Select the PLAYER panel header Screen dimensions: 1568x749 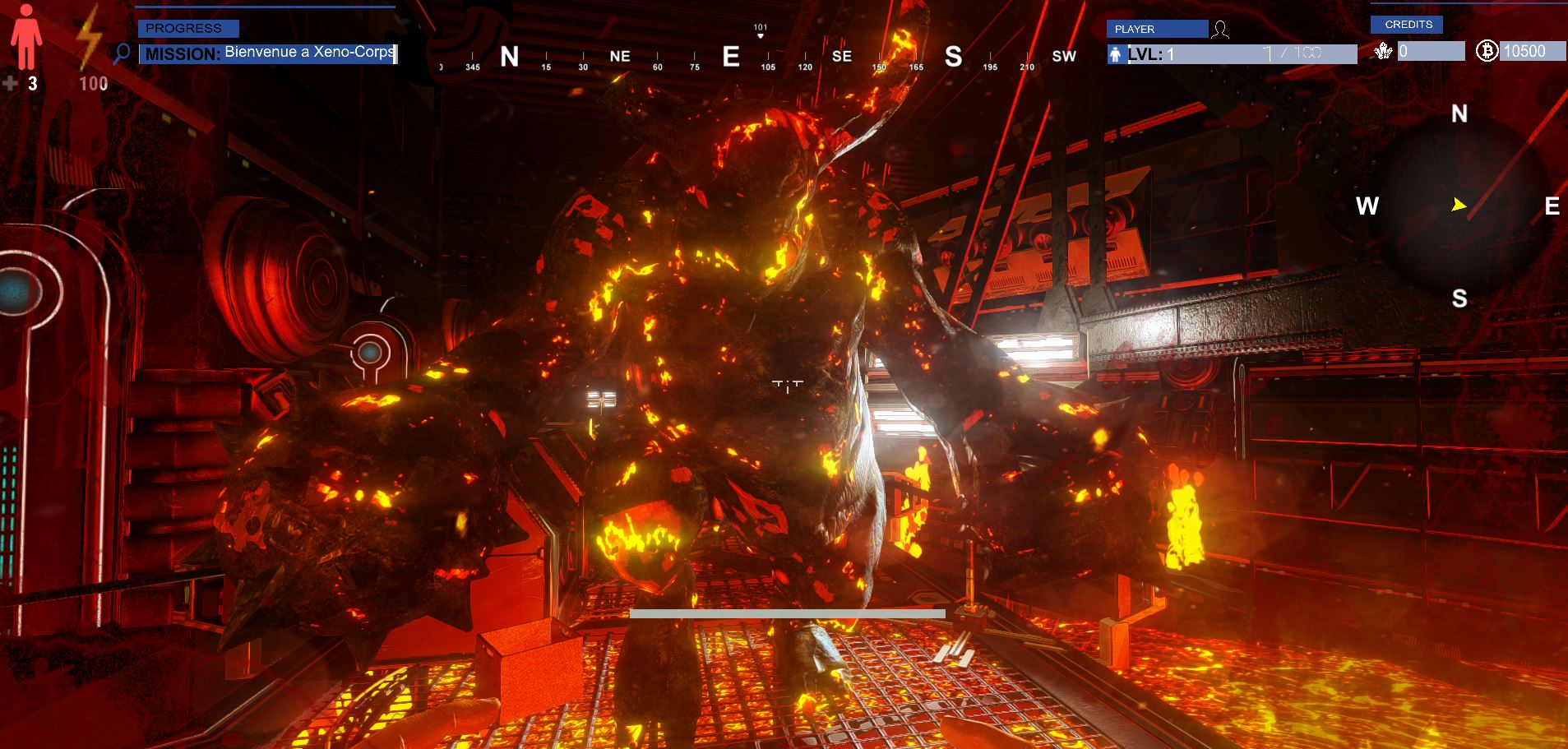[1157, 29]
